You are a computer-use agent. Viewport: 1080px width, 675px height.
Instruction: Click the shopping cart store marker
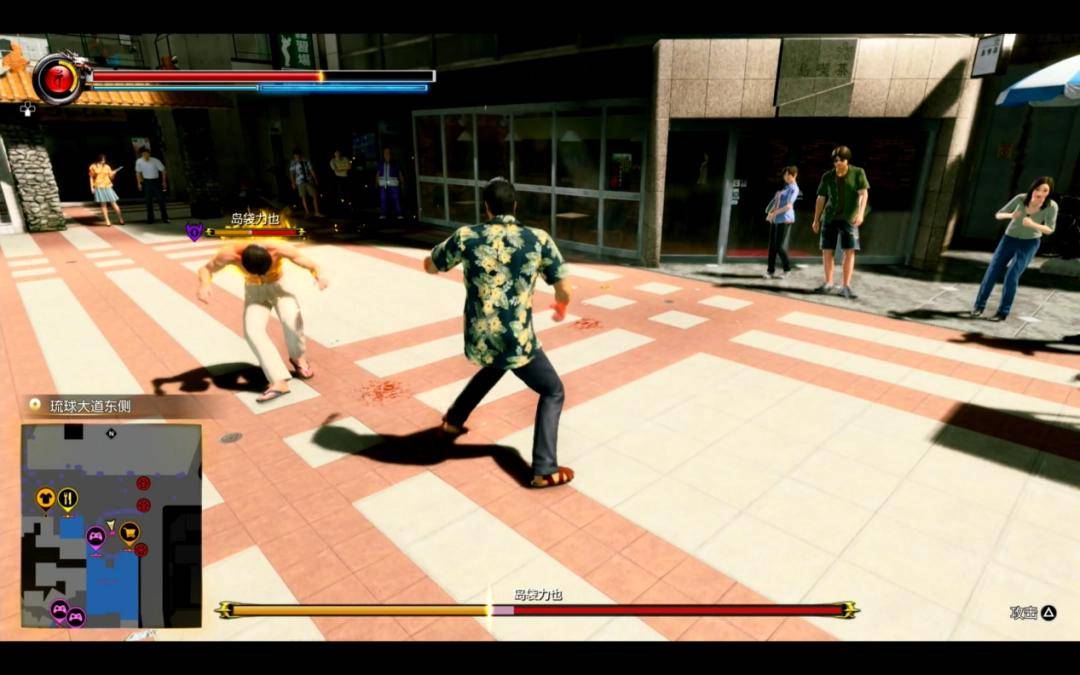pyautogui.click(x=129, y=532)
